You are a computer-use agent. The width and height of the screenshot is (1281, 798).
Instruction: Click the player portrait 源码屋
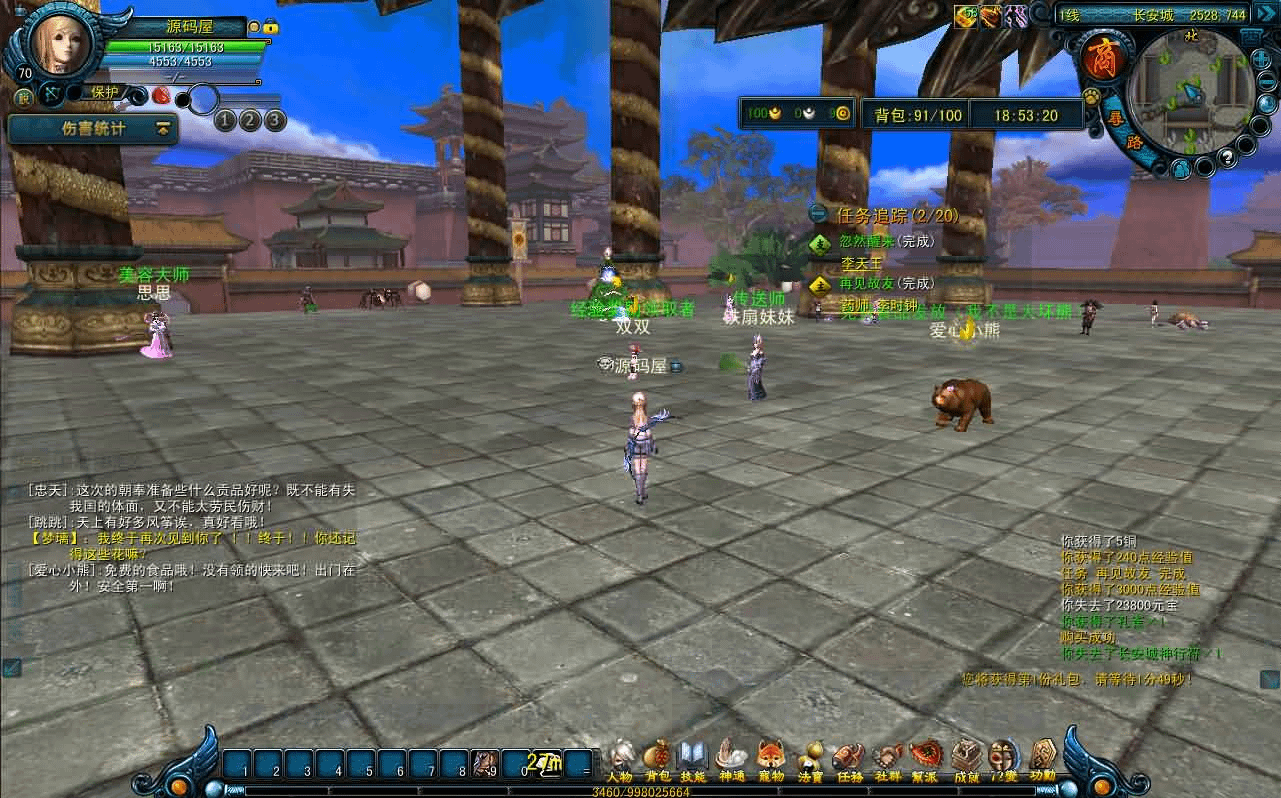tap(60, 42)
